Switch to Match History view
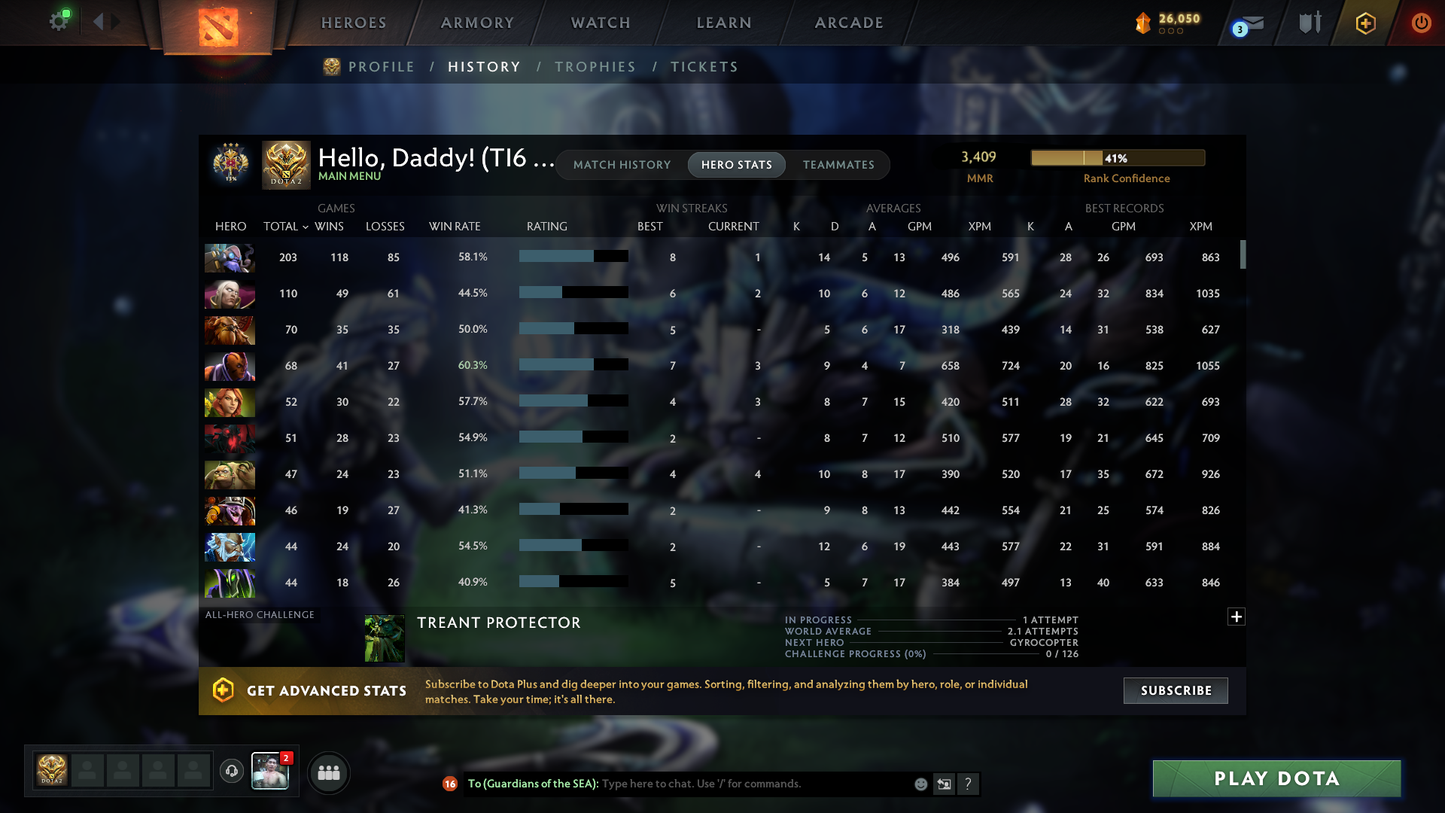Image resolution: width=1445 pixels, height=813 pixels. coord(622,164)
